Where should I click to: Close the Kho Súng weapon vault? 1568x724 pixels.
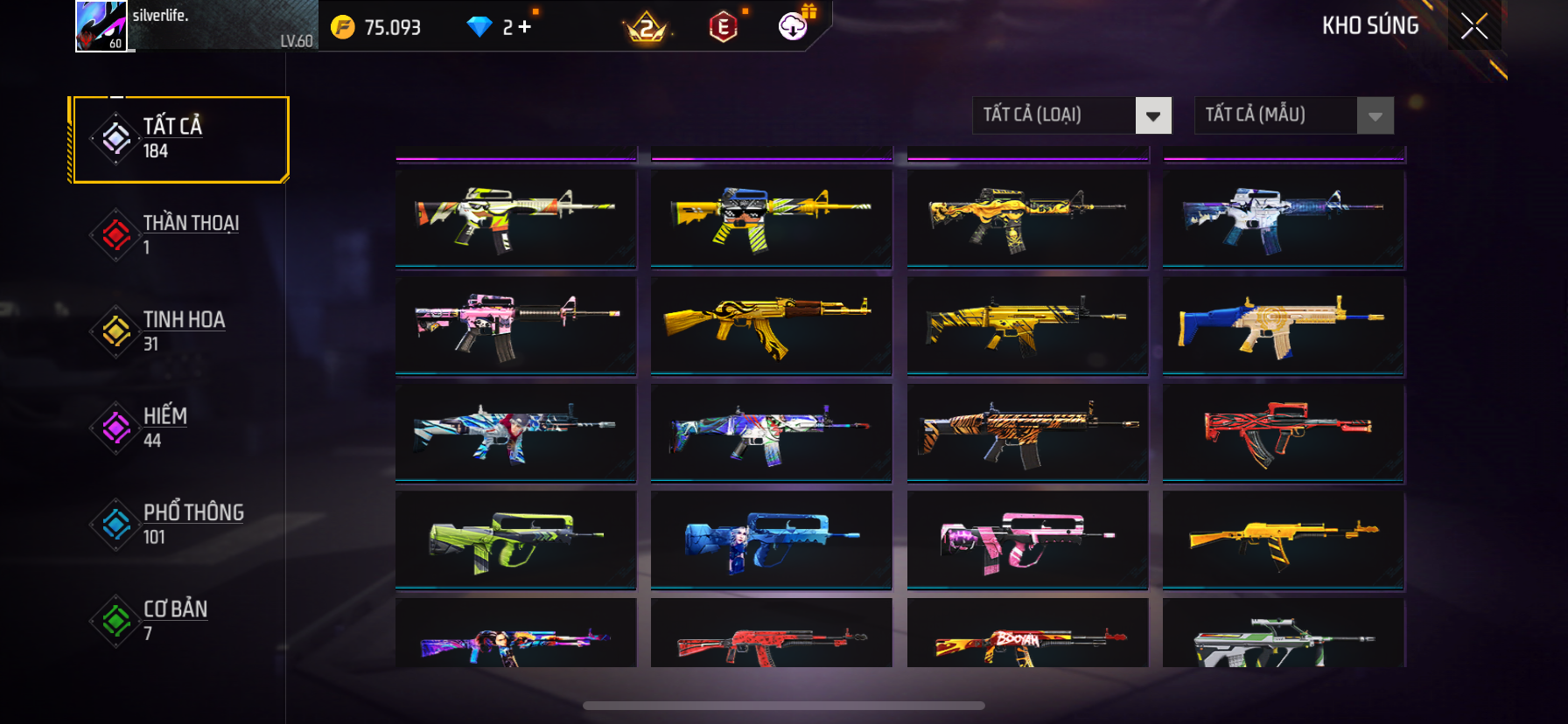[x=1474, y=26]
